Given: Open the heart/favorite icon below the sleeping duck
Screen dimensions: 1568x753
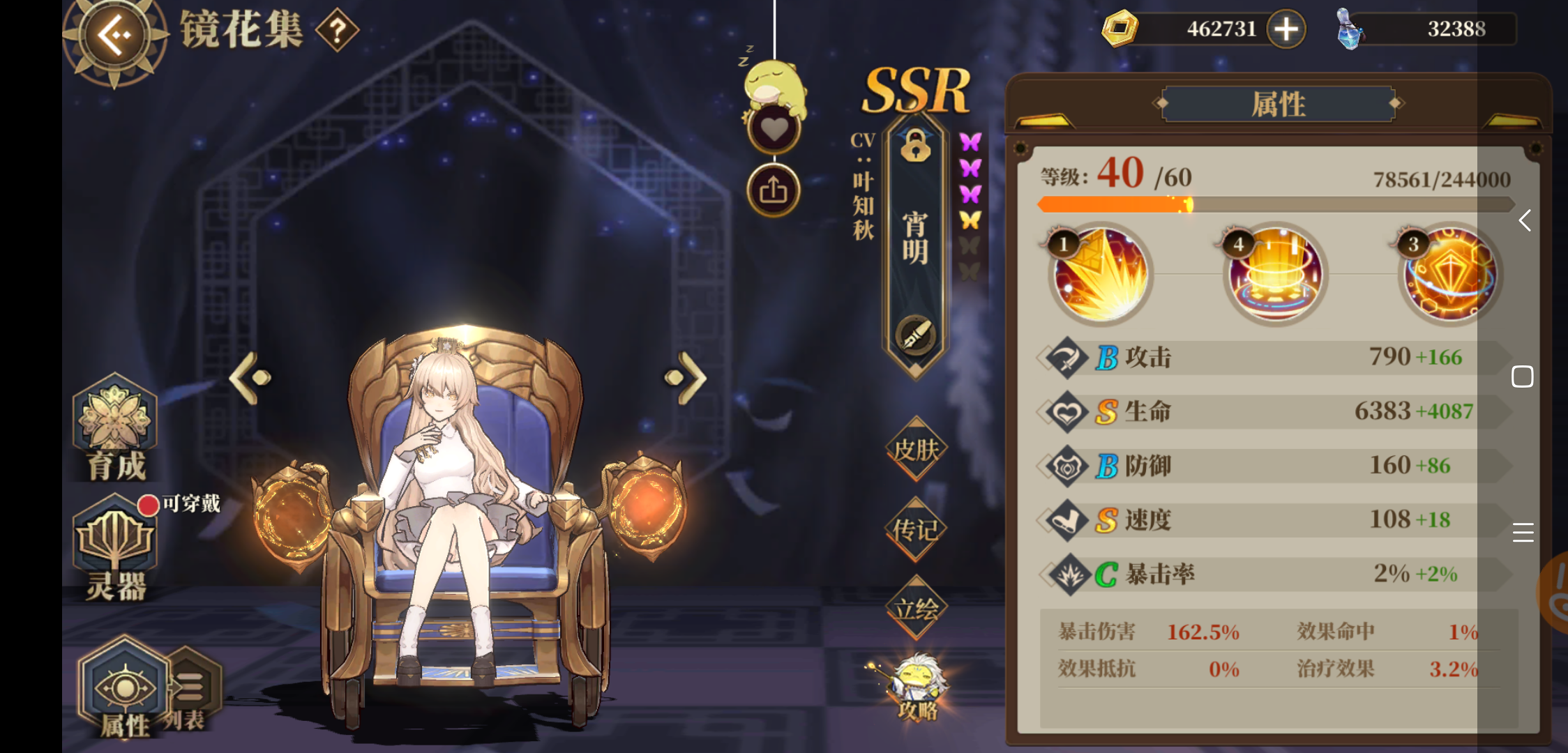Looking at the screenshot, I should (x=773, y=130).
